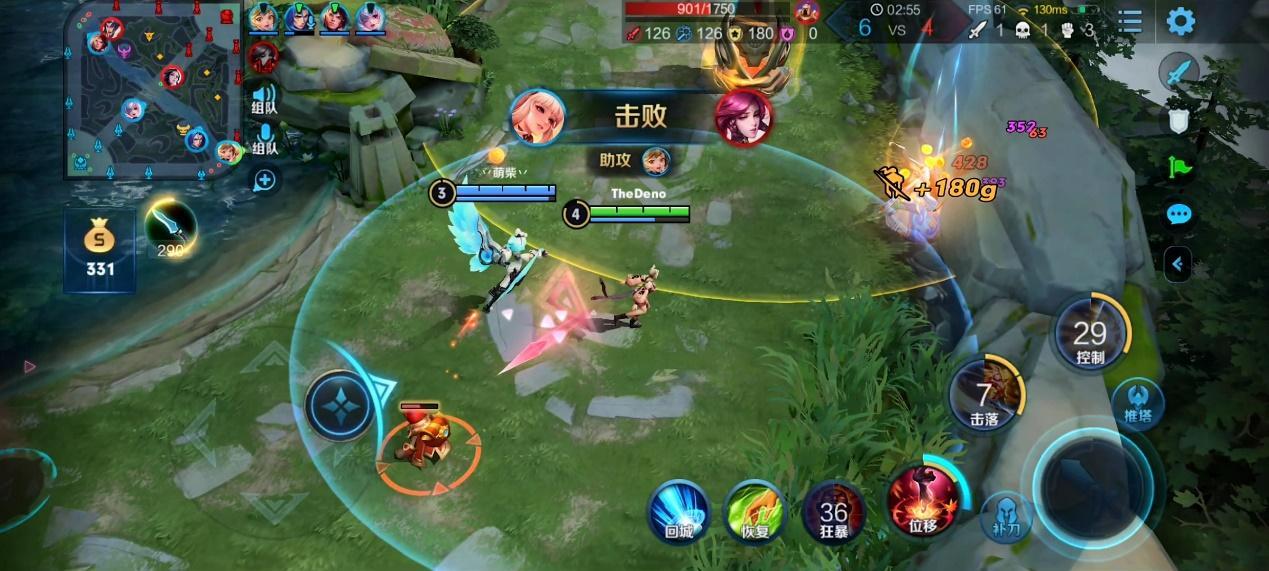Click the minimap

click(152, 90)
